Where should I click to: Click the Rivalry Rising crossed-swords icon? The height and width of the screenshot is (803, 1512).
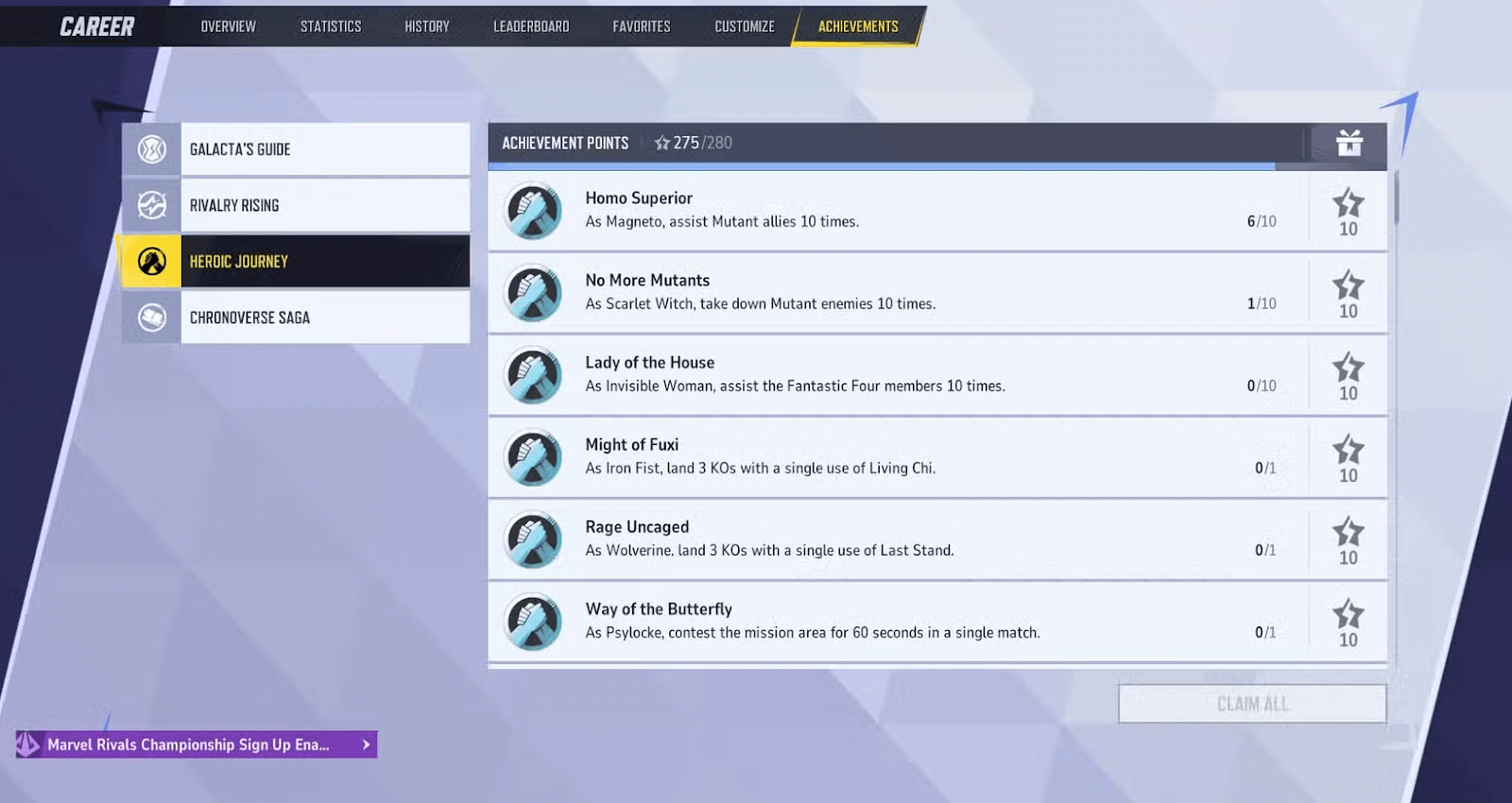tap(149, 204)
